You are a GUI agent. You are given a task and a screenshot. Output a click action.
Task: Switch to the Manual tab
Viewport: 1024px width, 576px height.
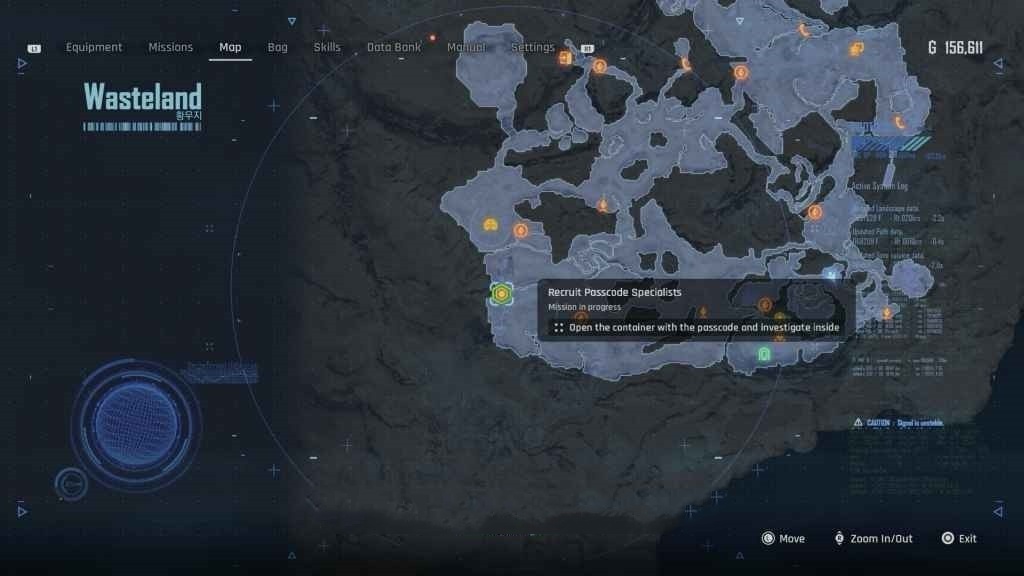[466, 47]
